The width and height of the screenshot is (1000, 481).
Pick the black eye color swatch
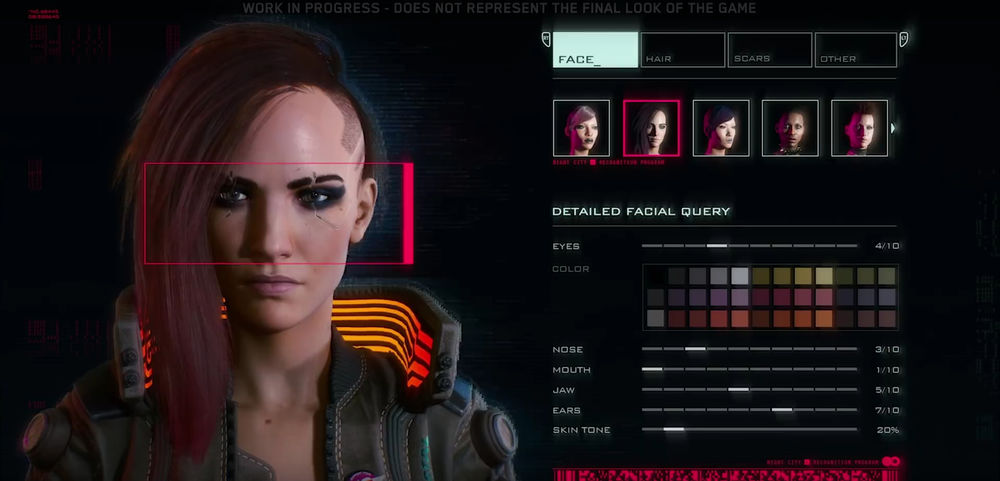655,276
